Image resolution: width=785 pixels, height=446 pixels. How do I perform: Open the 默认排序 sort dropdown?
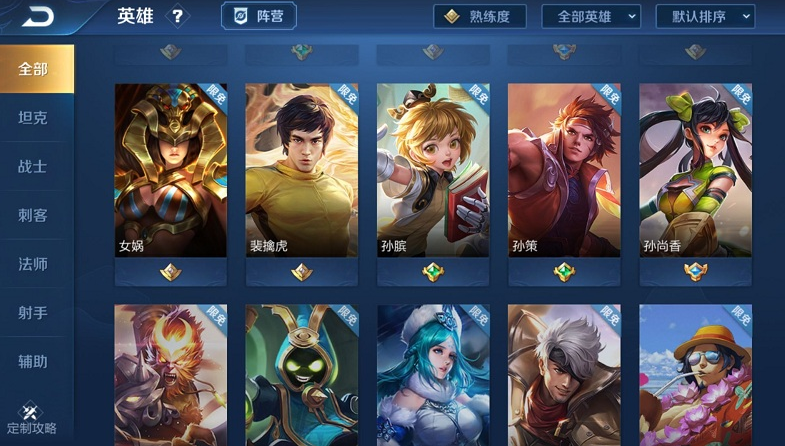(x=705, y=17)
